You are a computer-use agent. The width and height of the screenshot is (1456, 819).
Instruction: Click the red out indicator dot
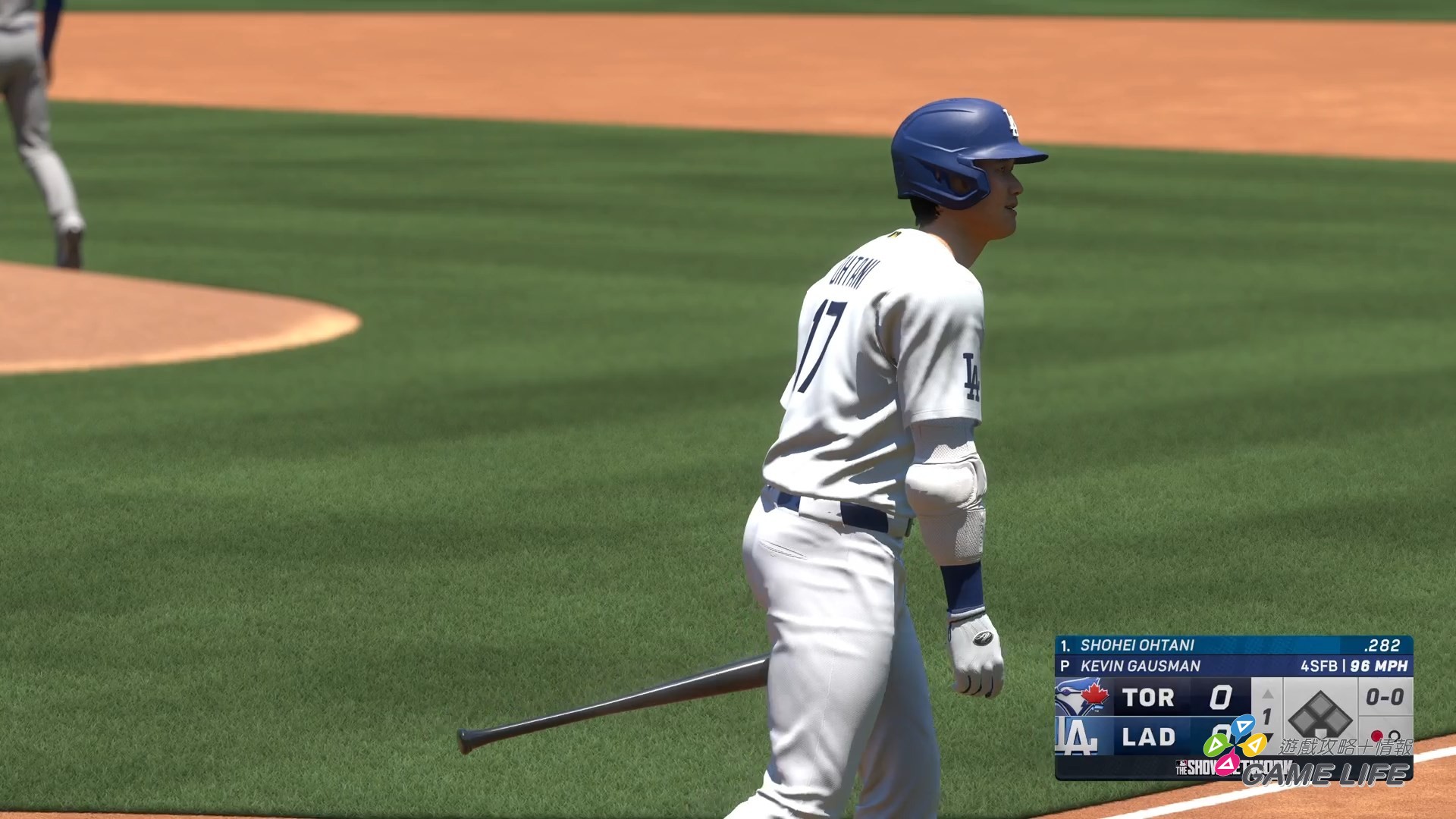point(1376,736)
